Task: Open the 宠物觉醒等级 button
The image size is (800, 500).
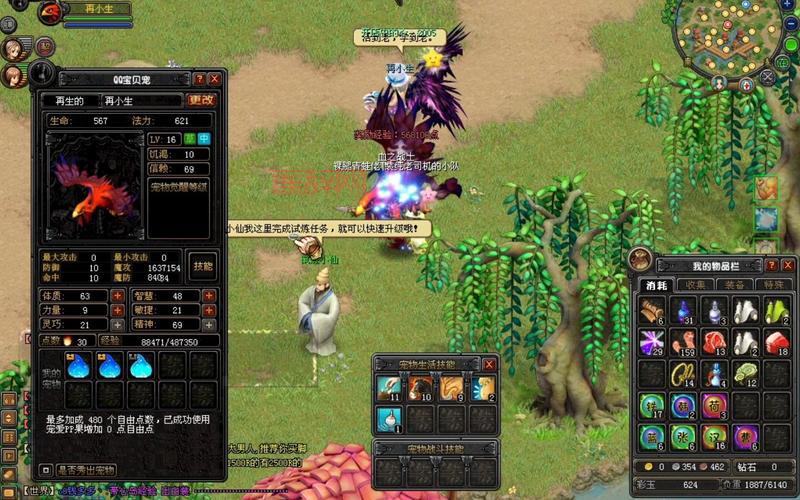Action: [x=179, y=187]
